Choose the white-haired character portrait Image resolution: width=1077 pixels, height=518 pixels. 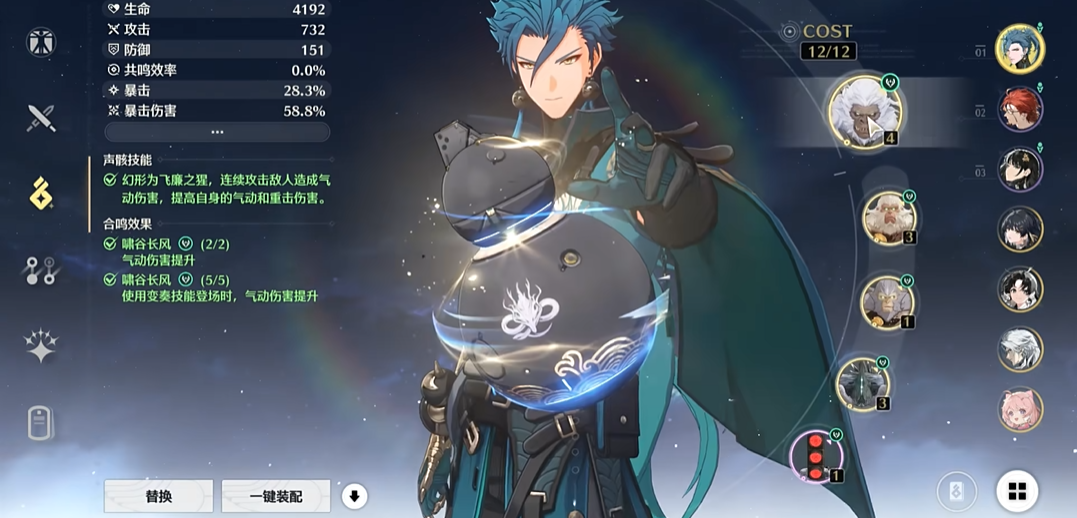tap(1020, 350)
